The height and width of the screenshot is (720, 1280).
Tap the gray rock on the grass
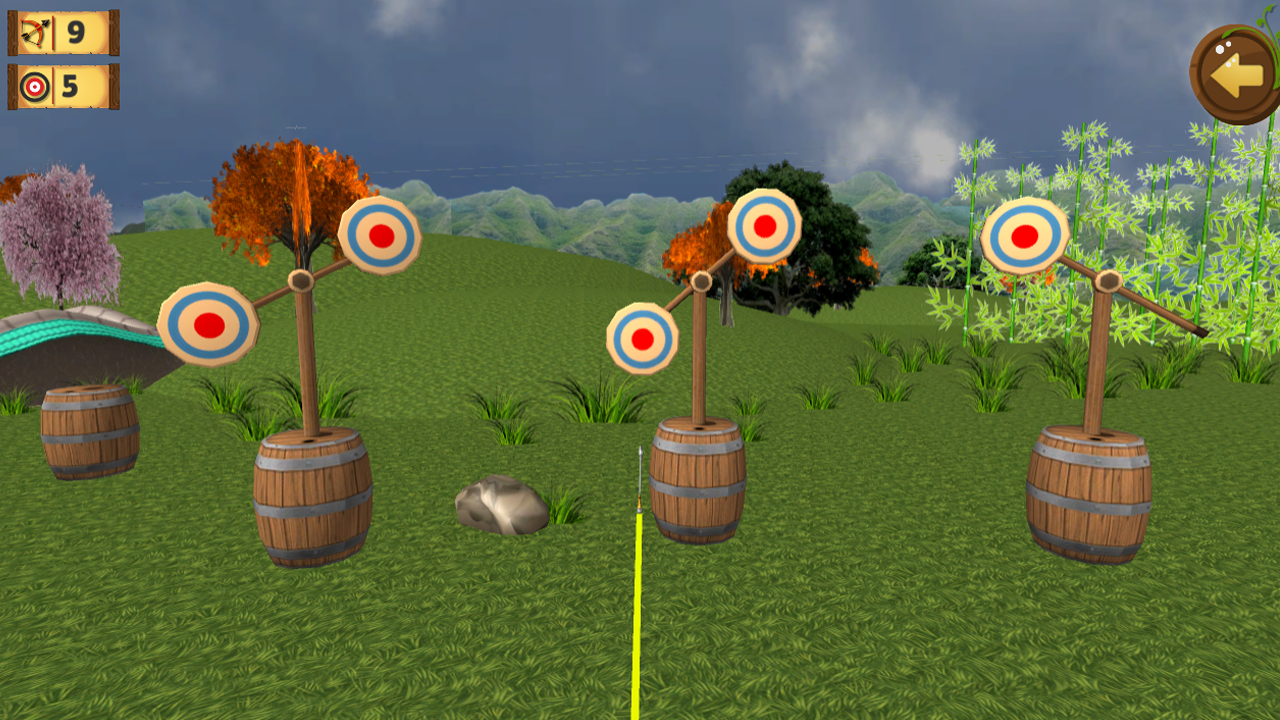pyautogui.click(x=503, y=505)
